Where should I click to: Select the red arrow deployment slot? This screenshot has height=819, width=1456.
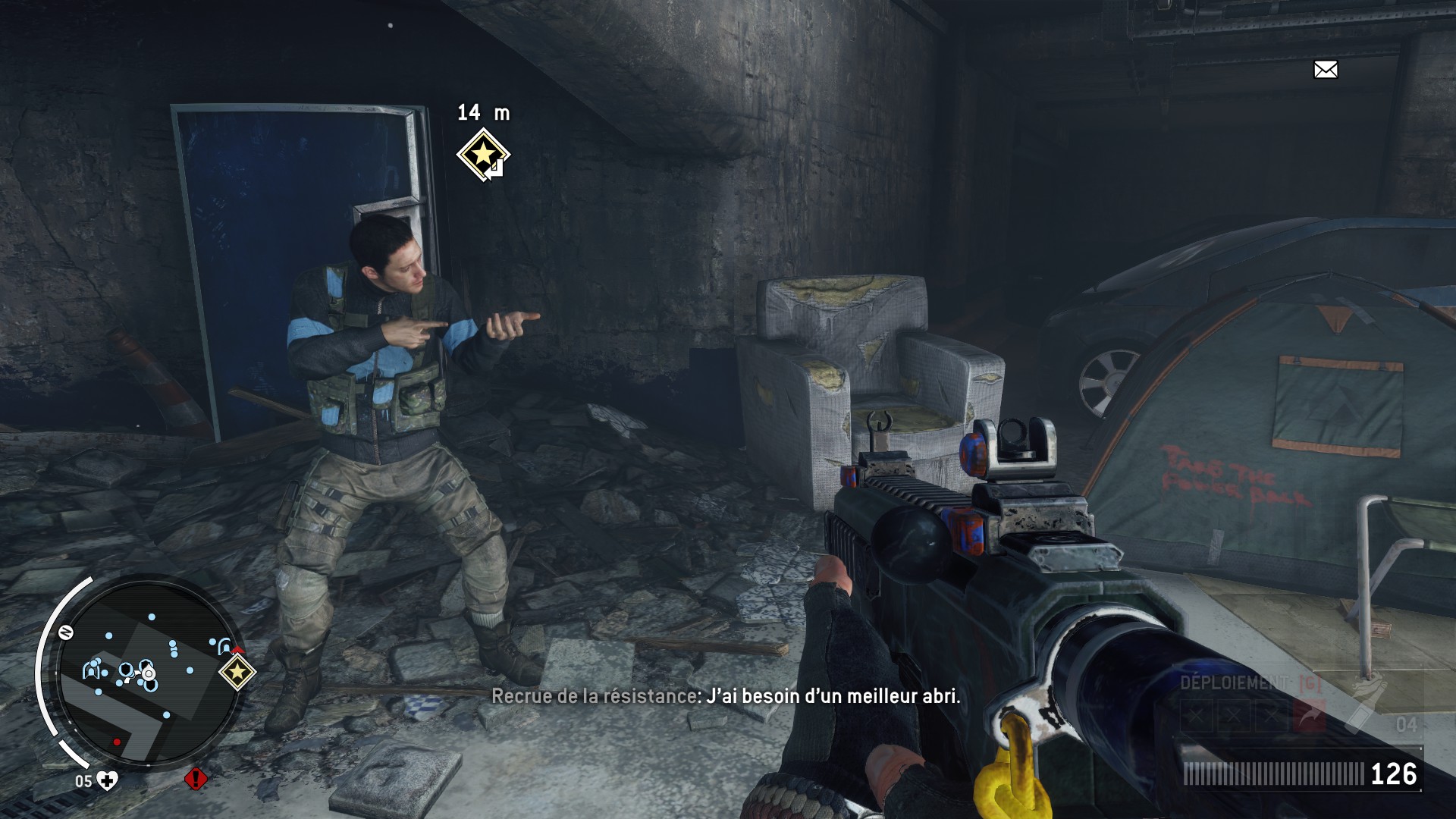[1310, 715]
